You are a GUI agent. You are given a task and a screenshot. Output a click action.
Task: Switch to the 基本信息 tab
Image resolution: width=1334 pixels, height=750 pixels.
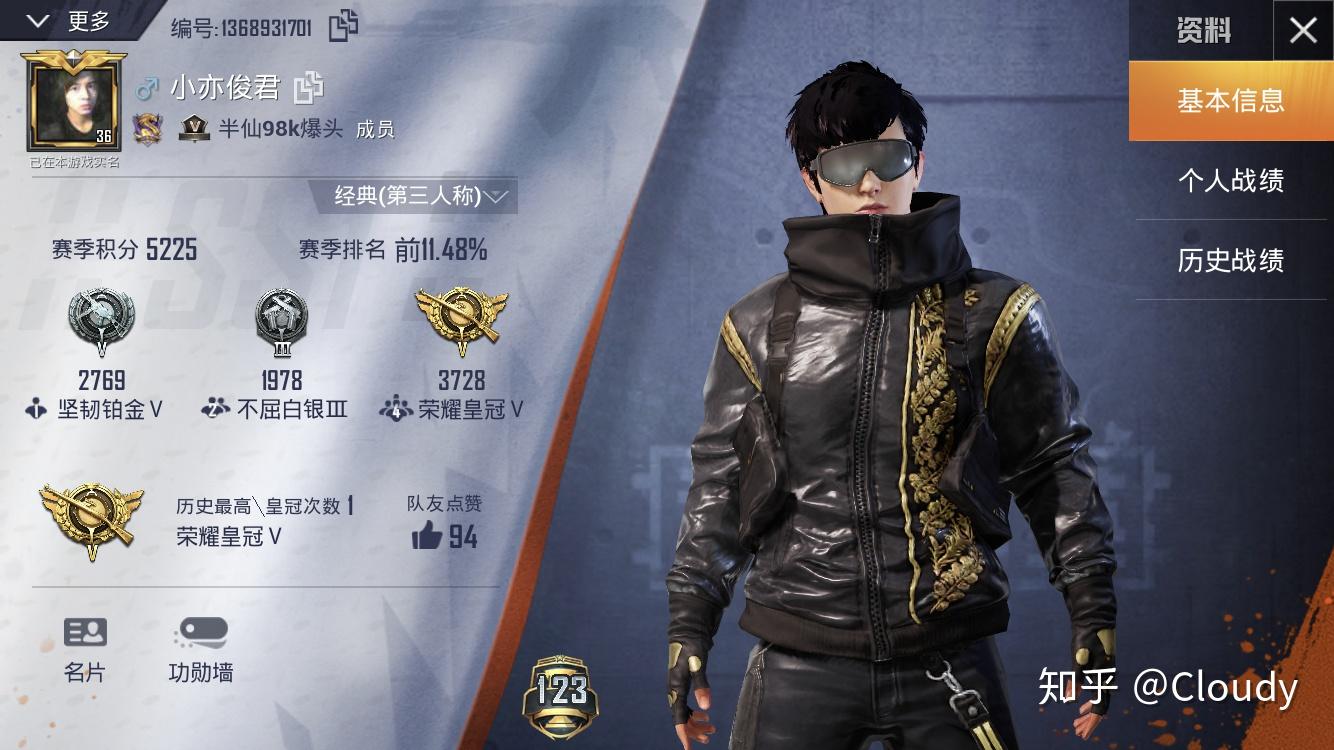1230,101
